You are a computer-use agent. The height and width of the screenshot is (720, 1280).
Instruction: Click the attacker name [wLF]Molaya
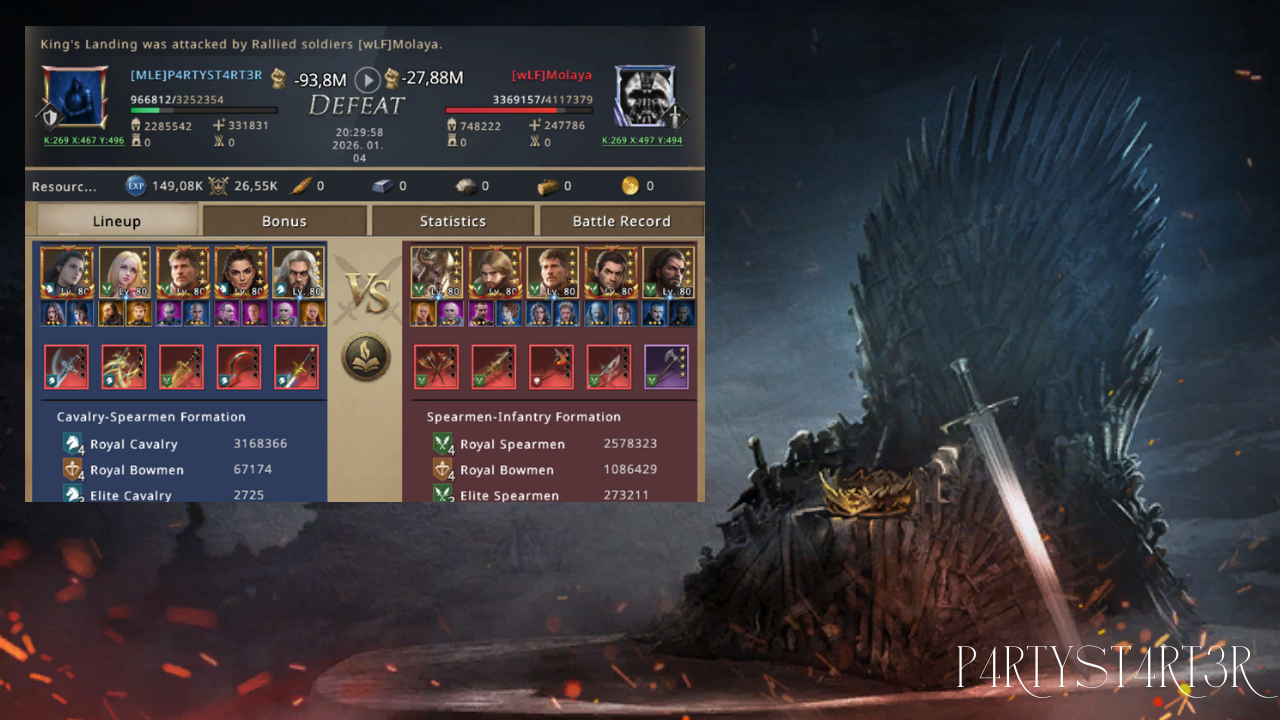pos(552,75)
